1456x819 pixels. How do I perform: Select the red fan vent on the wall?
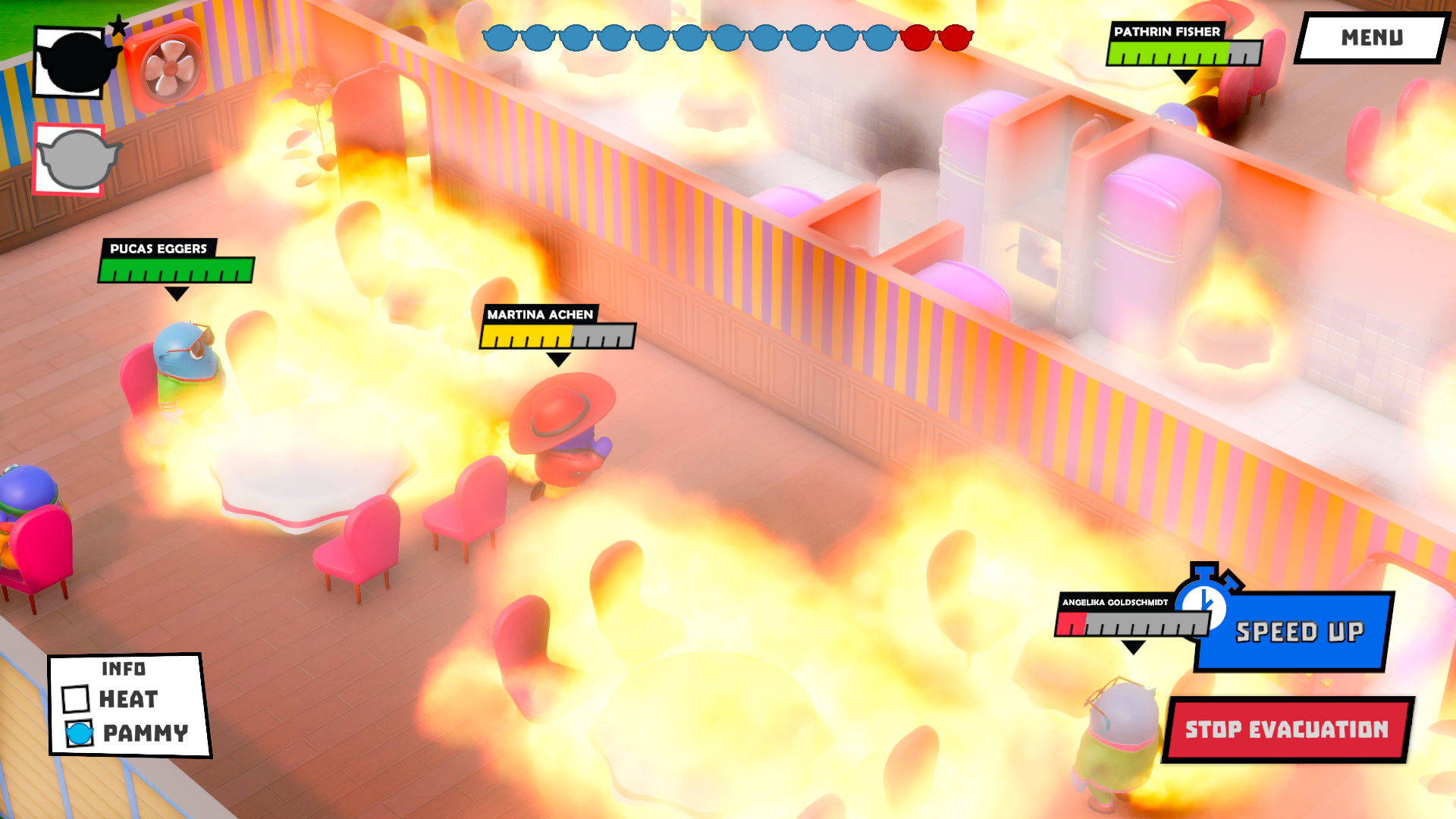[168, 65]
